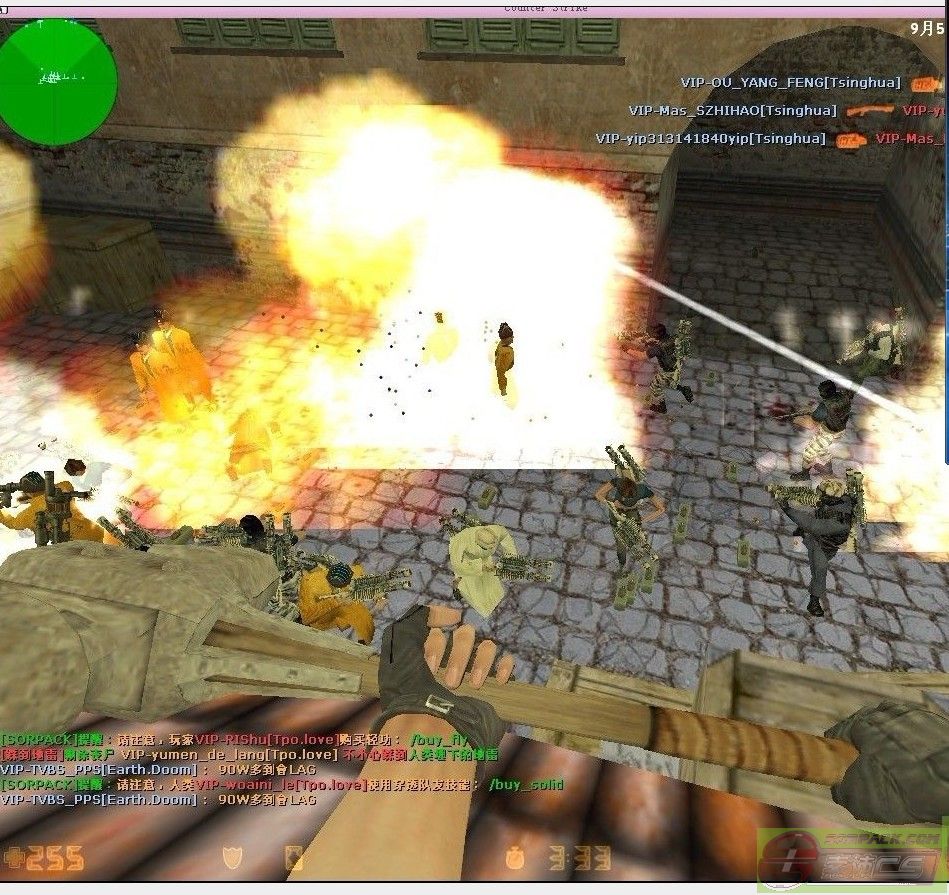
Task: Click the green circular radar
Action: pyautogui.click(x=58, y=81)
